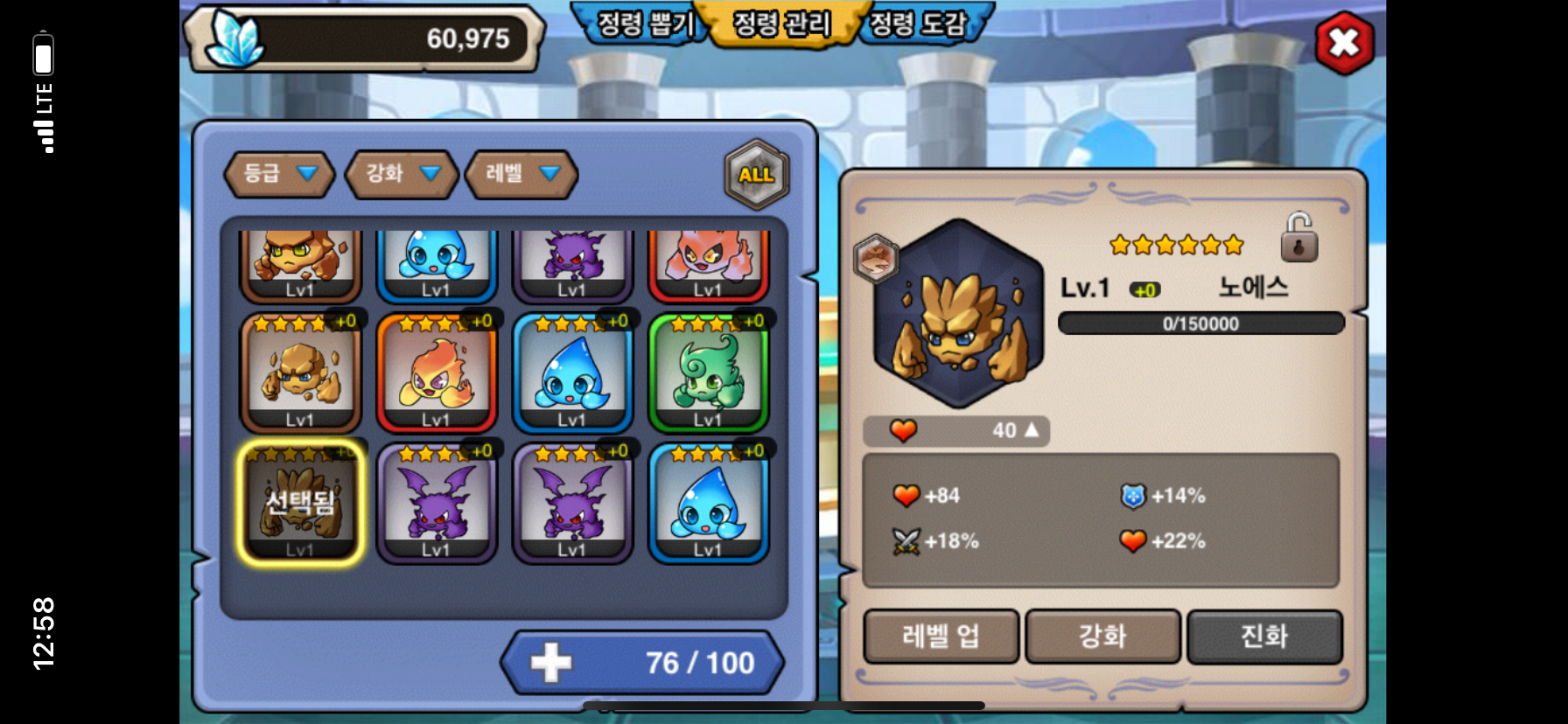Pick the orange flame spirit card

pos(436,373)
